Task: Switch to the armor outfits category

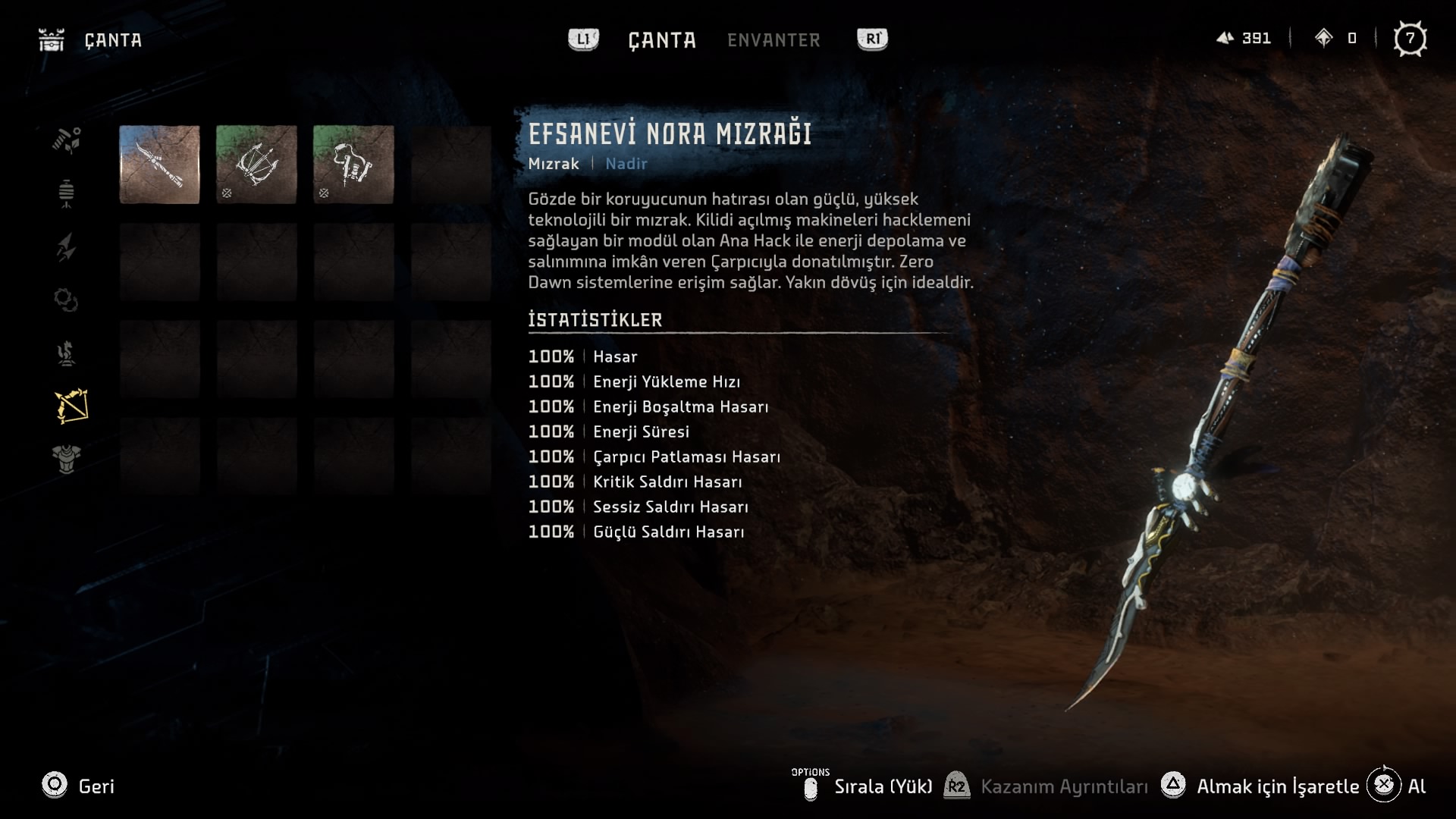Action: pos(67,459)
